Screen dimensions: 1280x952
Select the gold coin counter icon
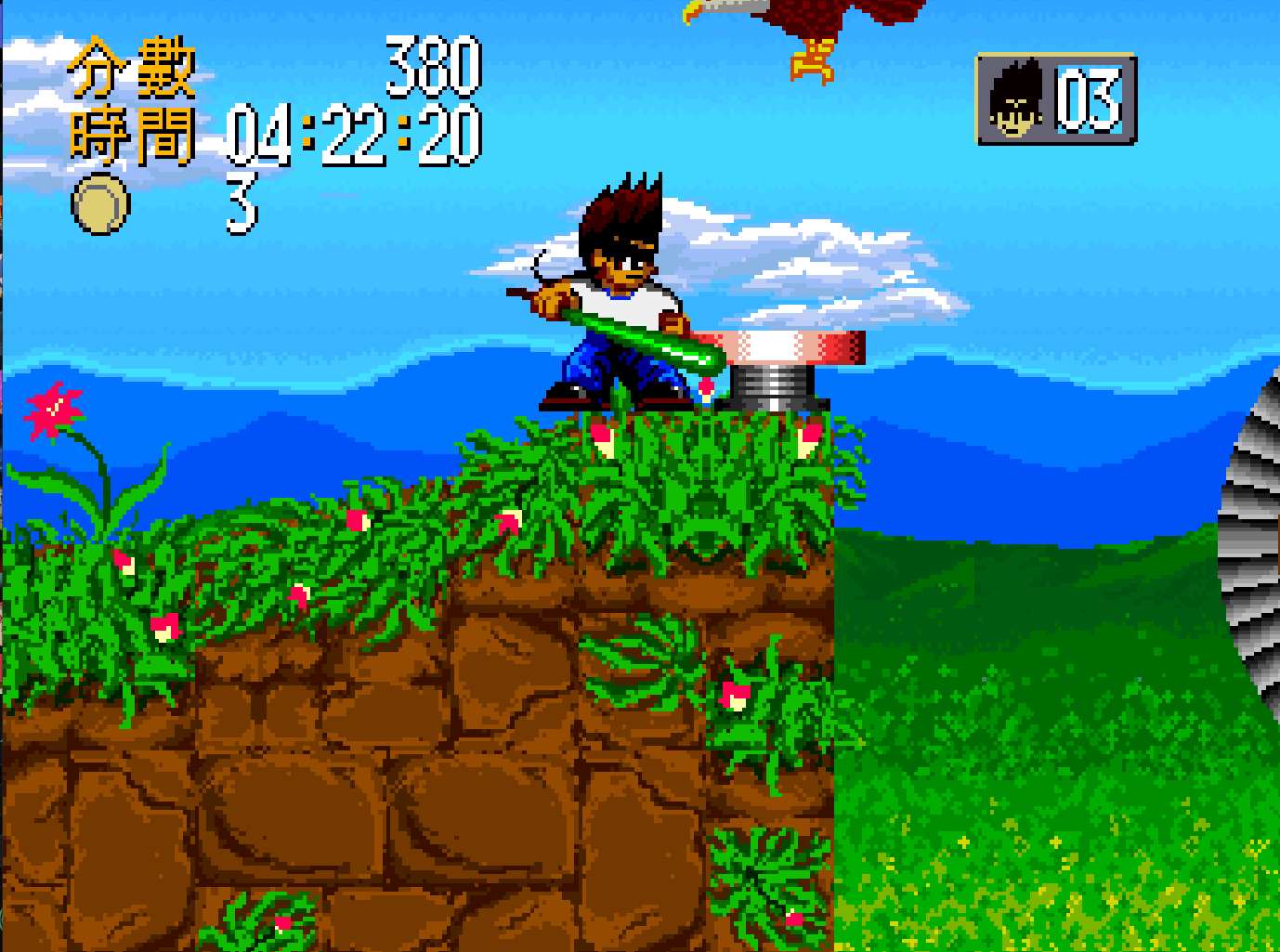[100, 204]
